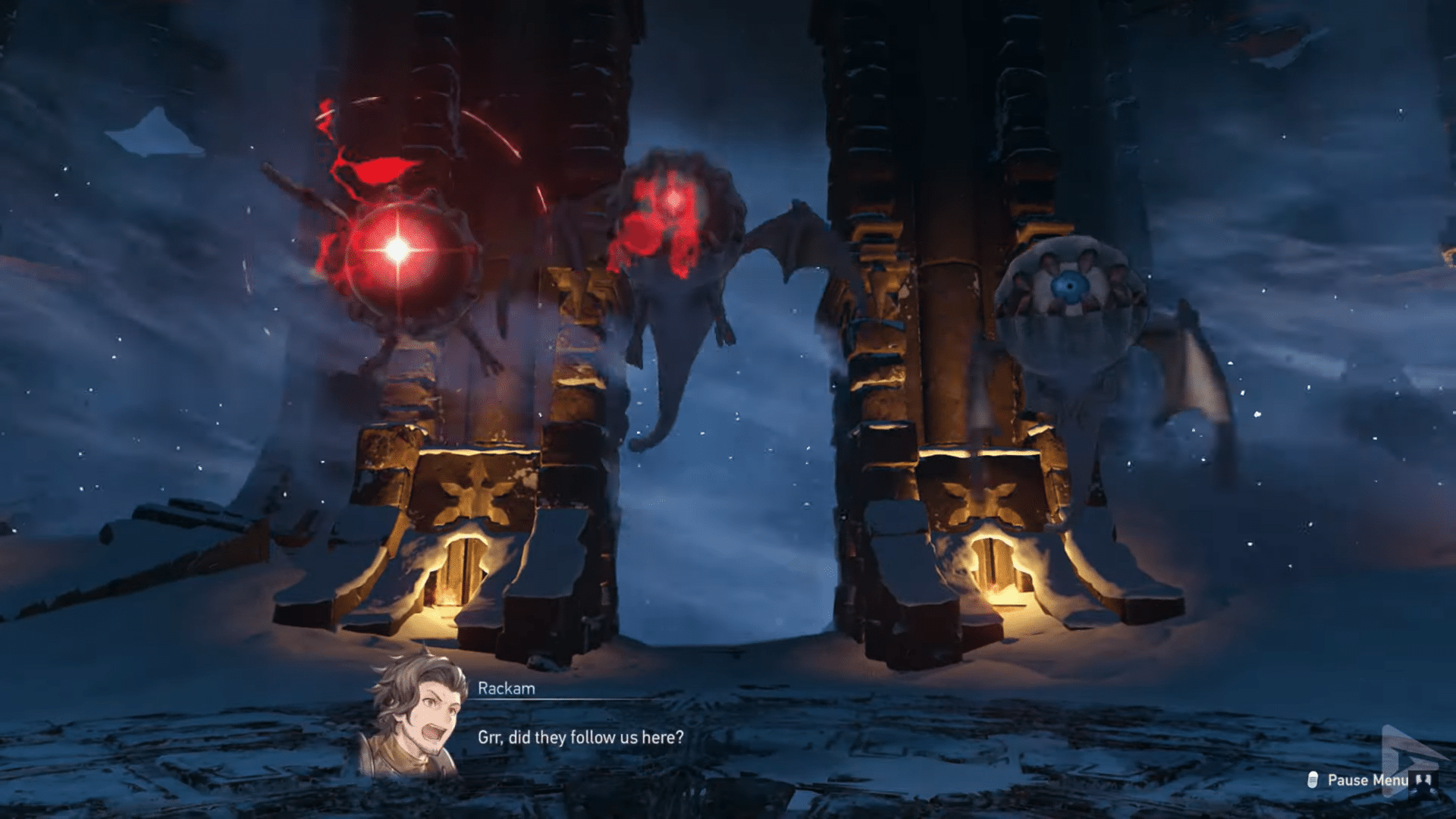Click the dialogue line 'Grr, did they follow us here?'
This screenshot has height=819, width=1456.
click(582, 736)
